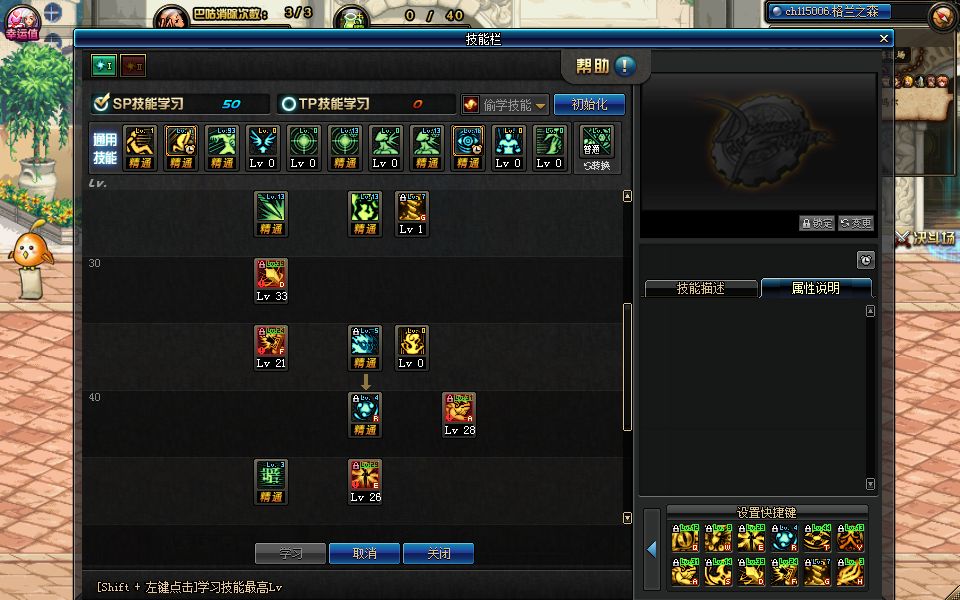The image size is (960, 600).
Task: Click the 普通 转换 switch button
Action: [597, 147]
